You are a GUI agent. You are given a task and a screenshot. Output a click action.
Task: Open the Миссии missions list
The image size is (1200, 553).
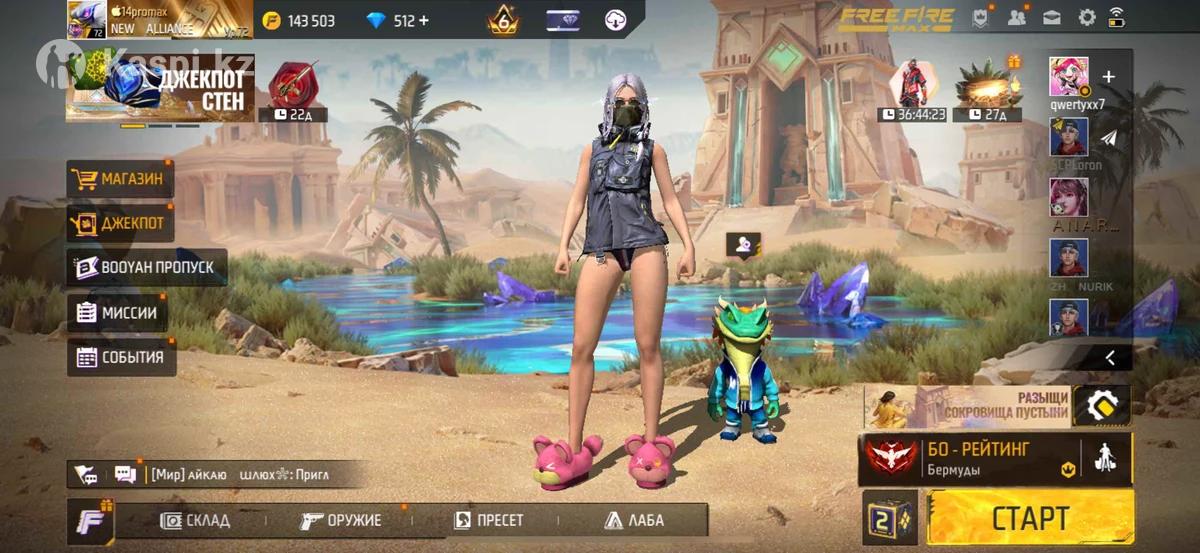tap(117, 313)
